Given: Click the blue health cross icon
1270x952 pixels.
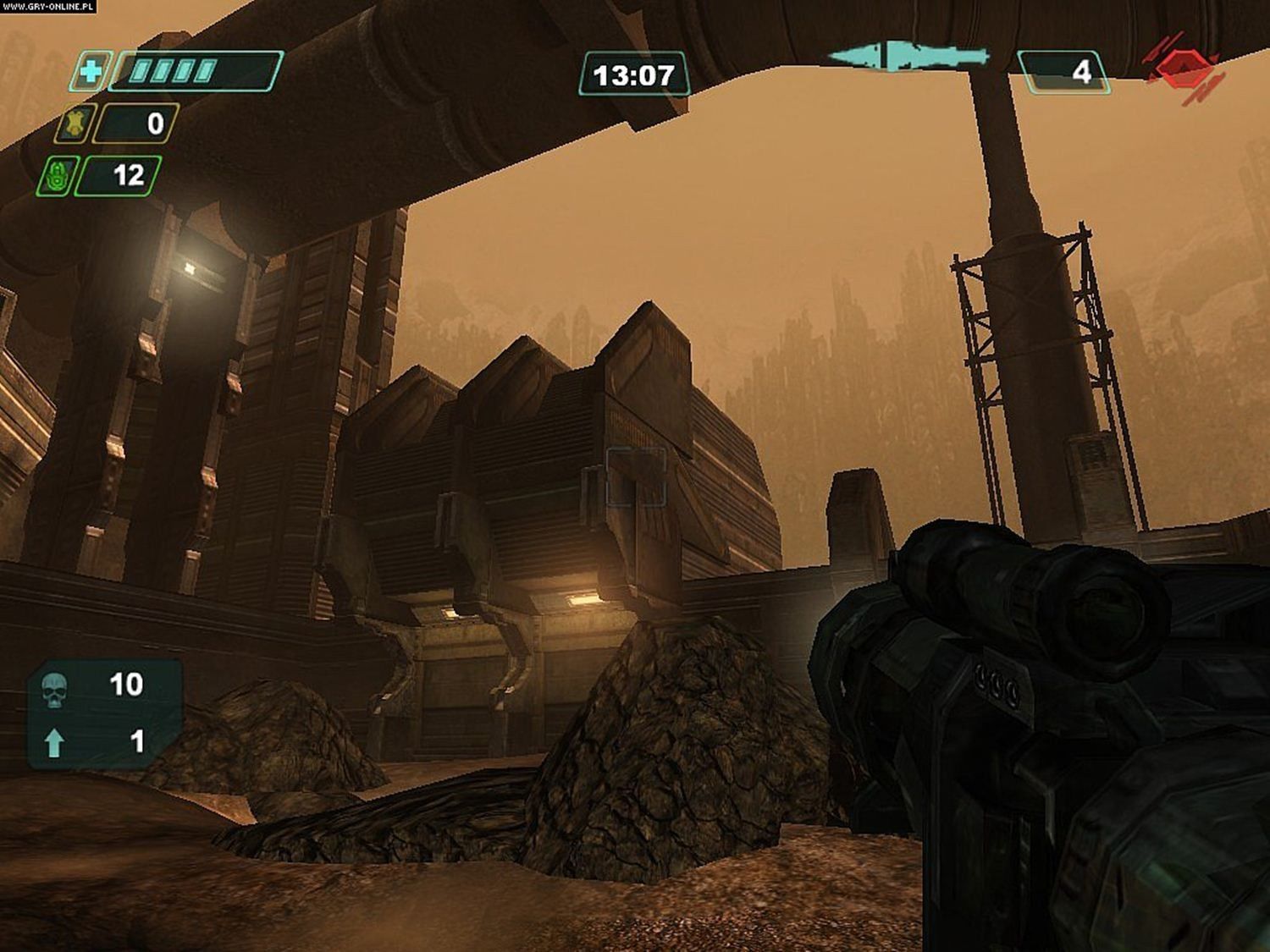Looking at the screenshot, I should click(x=89, y=72).
